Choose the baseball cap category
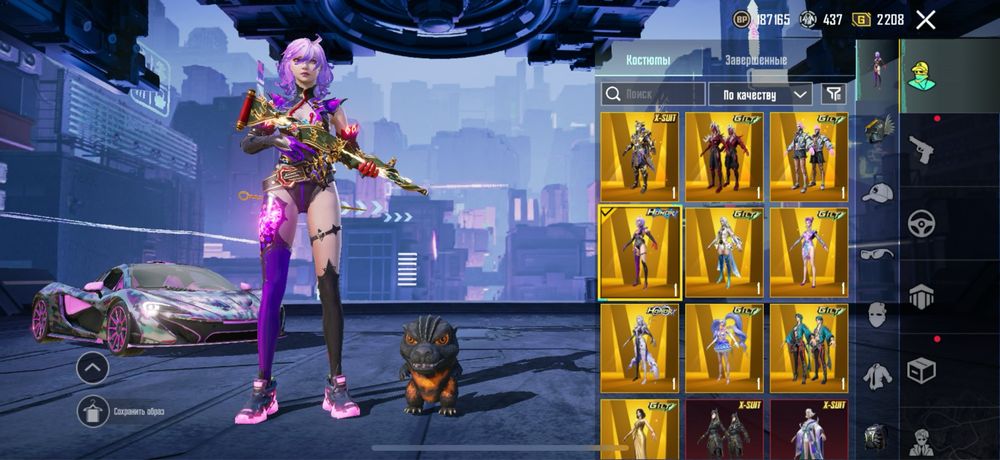1000x460 pixels. pos(878,192)
